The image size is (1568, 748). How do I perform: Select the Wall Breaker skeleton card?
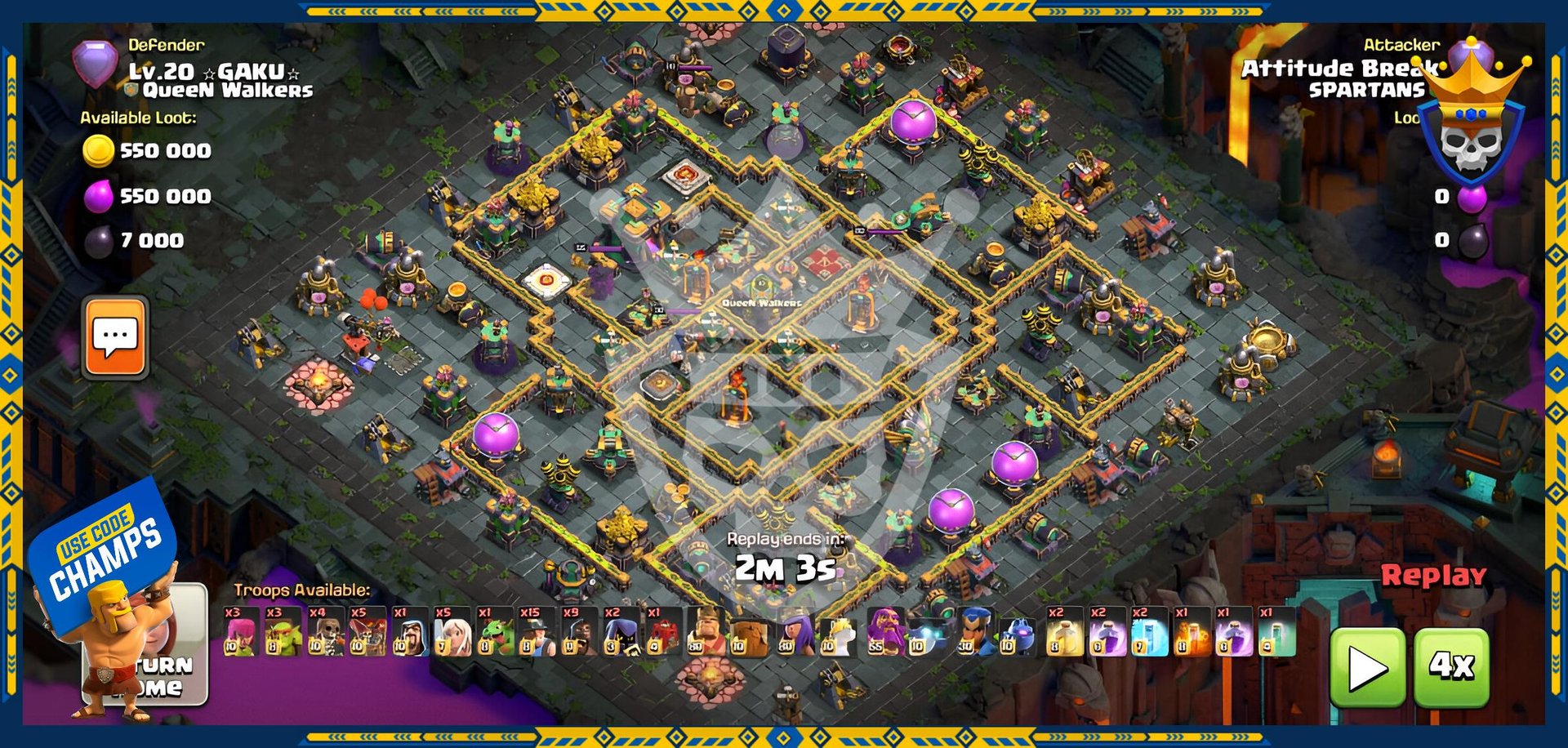point(325,632)
